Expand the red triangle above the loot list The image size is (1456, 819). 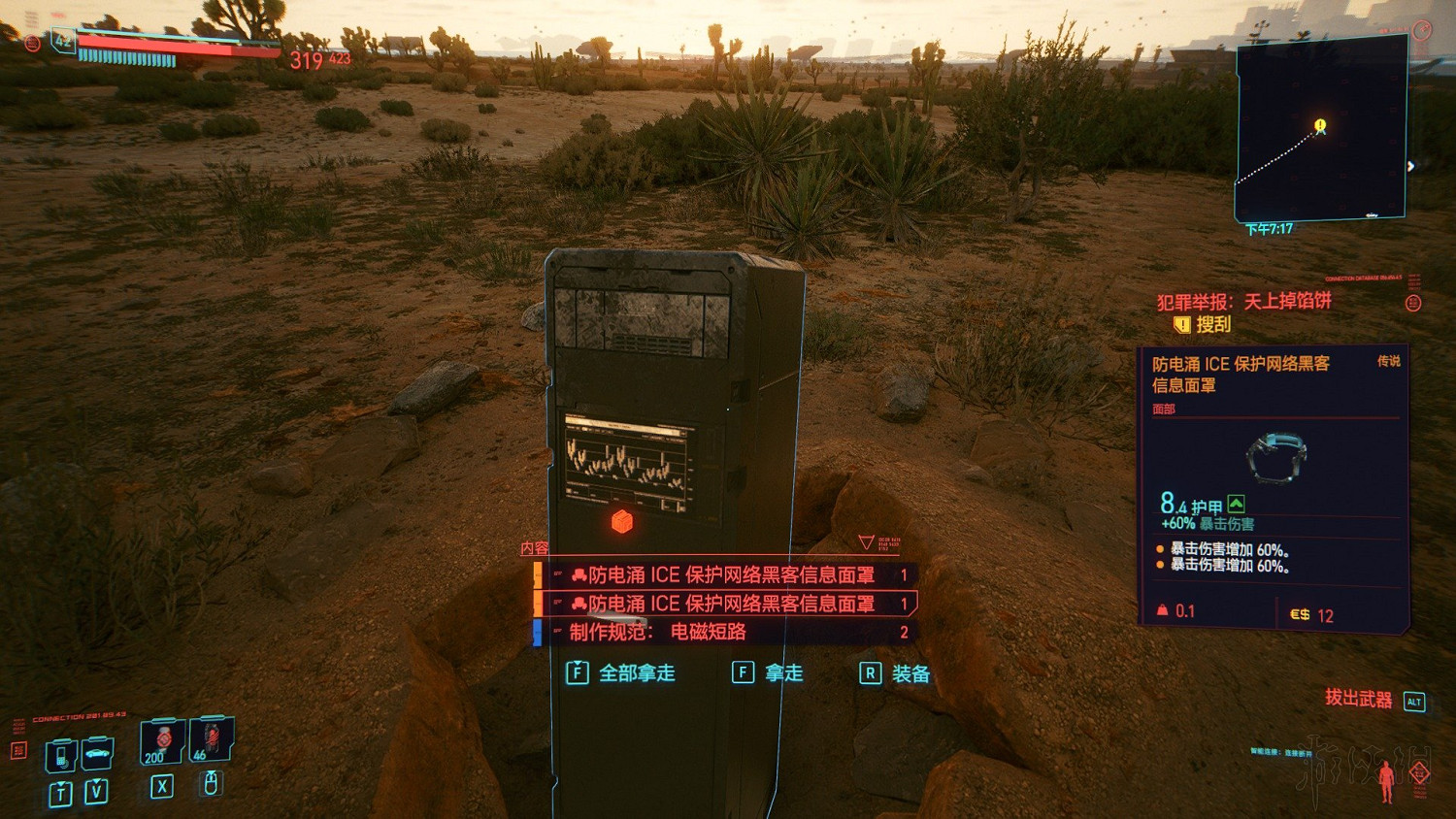pyautogui.click(x=867, y=541)
